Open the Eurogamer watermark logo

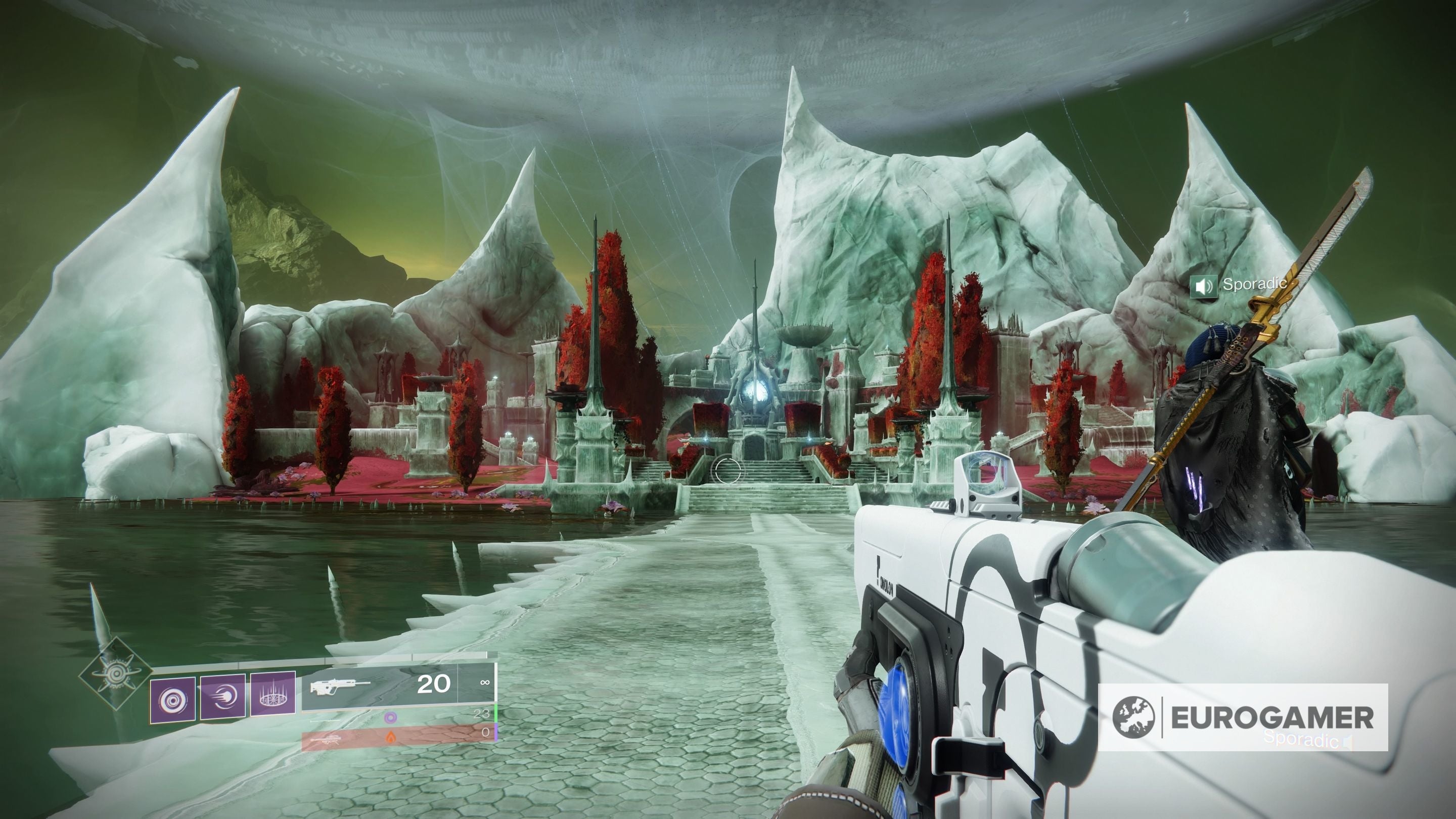click(1242, 717)
